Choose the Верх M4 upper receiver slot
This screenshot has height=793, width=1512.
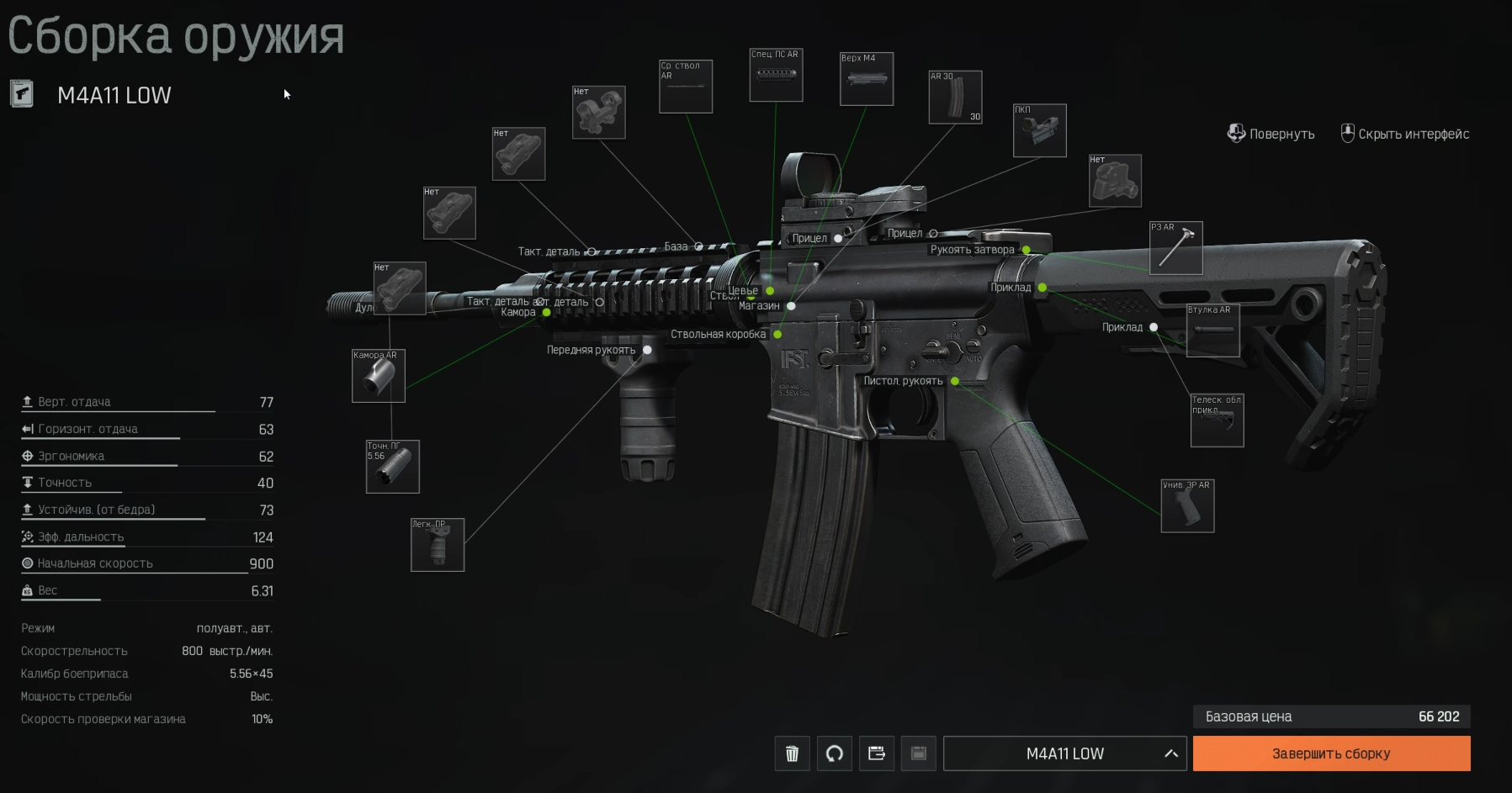[867, 80]
